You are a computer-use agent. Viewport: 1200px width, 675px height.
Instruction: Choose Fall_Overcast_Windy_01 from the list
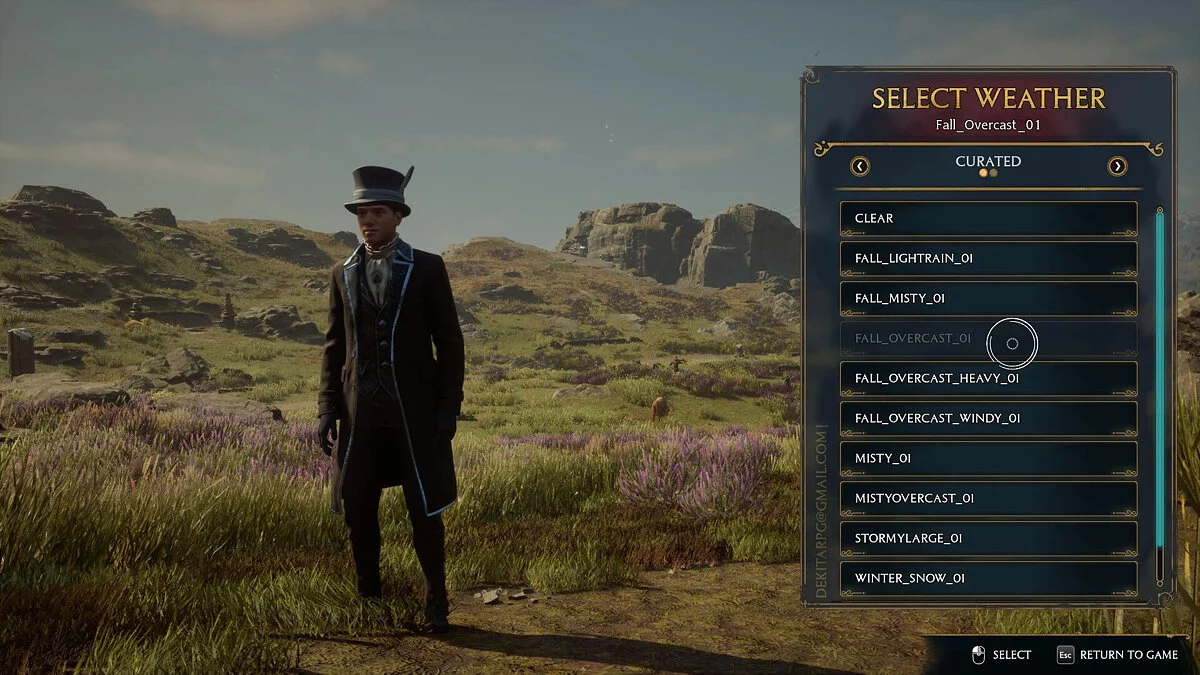(988, 418)
